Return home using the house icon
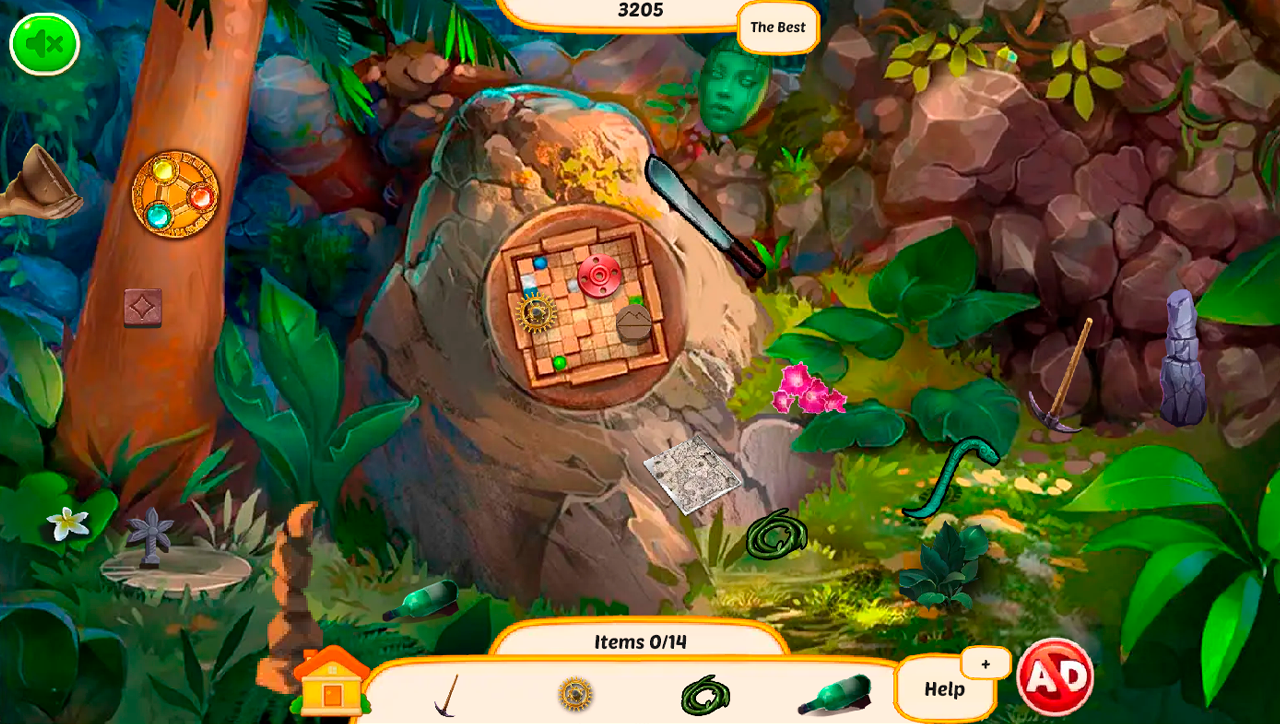This screenshot has width=1280, height=724. coord(330,685)
